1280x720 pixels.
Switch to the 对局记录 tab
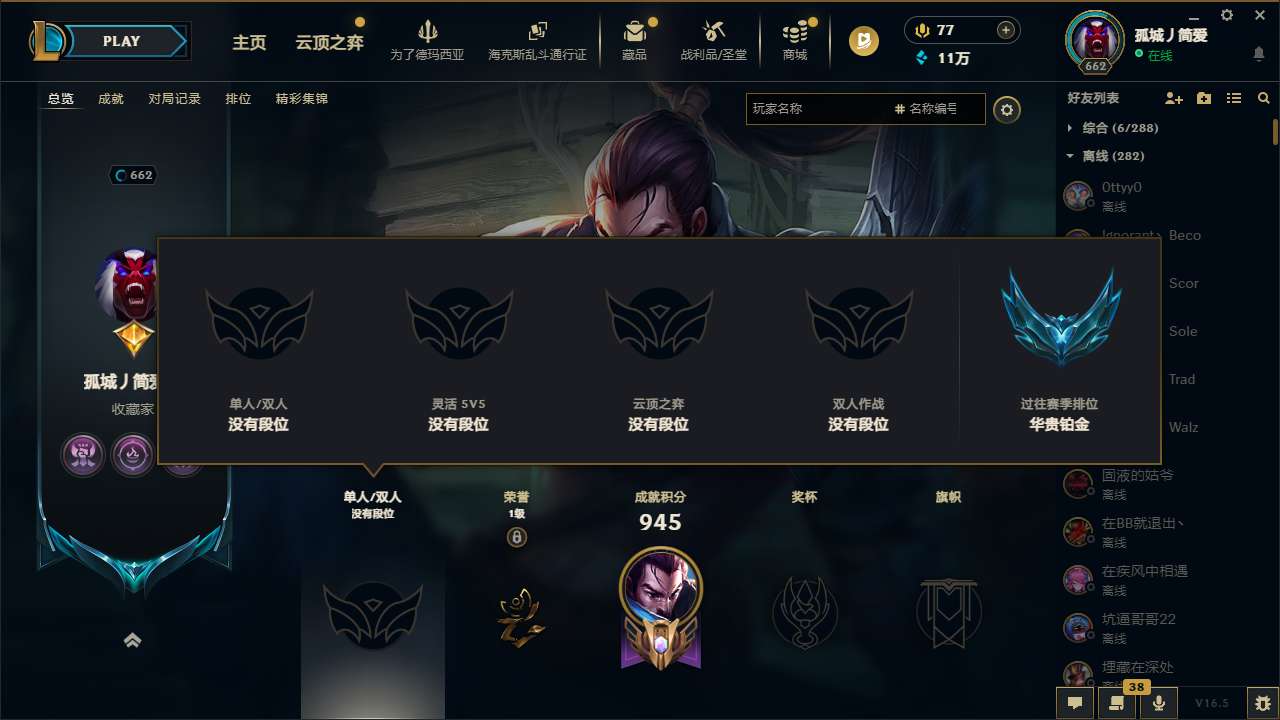click(x=173, y=98)
